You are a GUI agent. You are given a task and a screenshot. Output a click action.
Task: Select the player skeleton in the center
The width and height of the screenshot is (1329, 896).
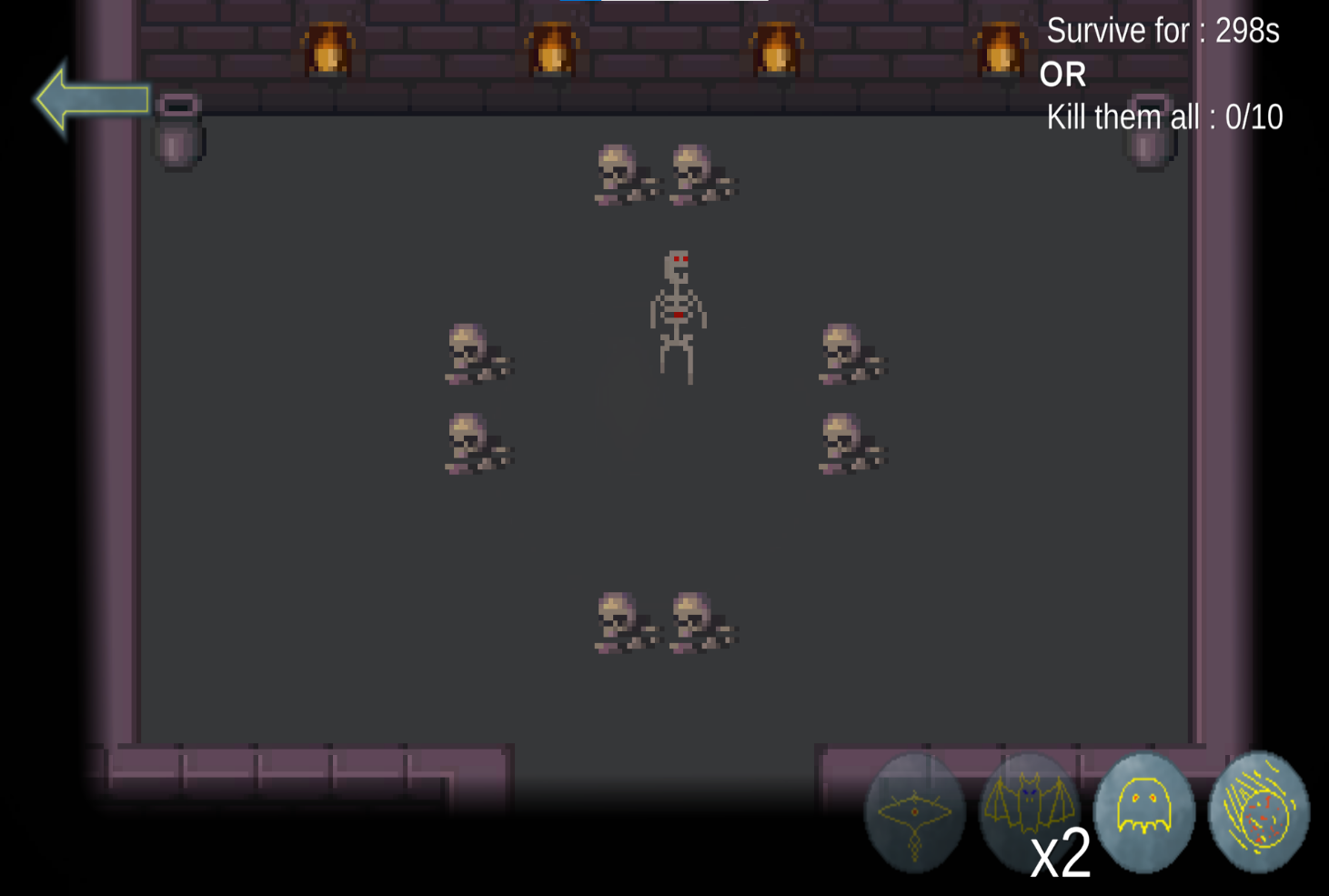coord(677,314)
